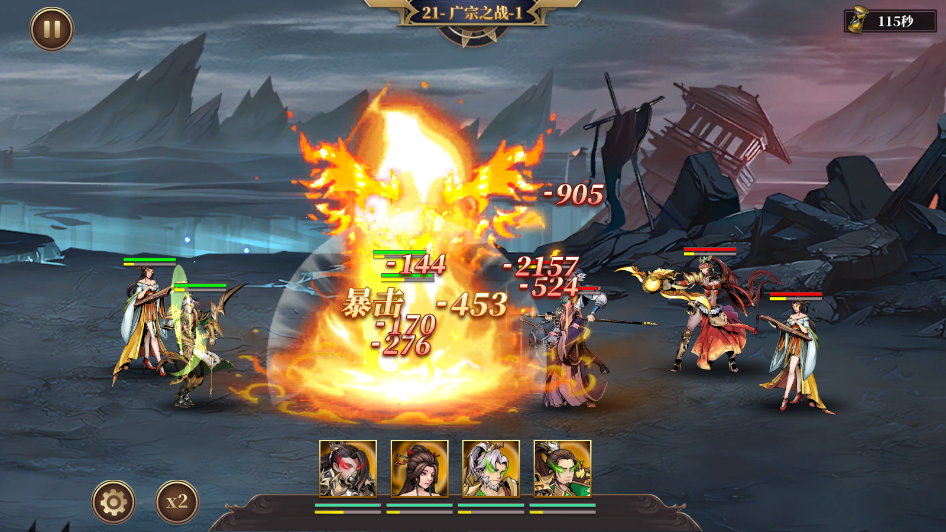Viewport: 946px width, 532px height.
Task: Open the gear settings button
Action: pos(114,501)
